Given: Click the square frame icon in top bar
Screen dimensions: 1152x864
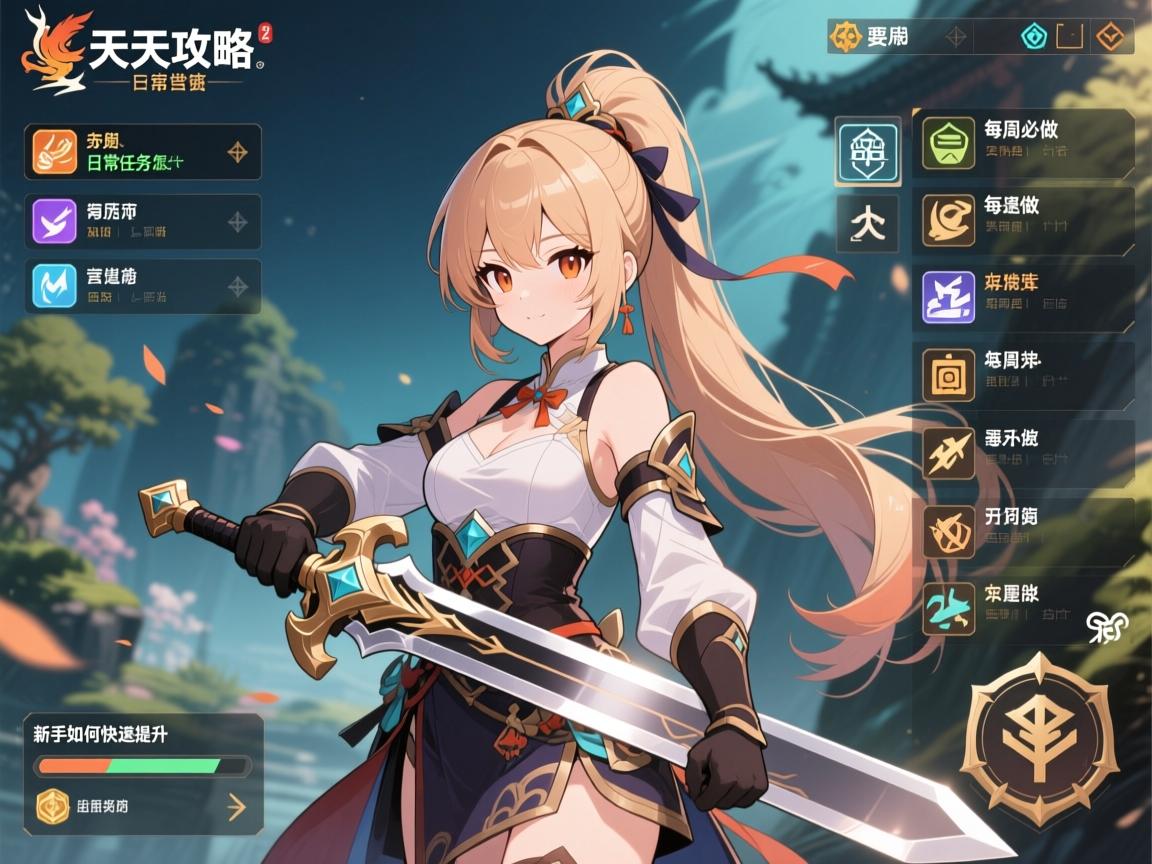Looking at the screenshot, I should [x=1070, y=37].
